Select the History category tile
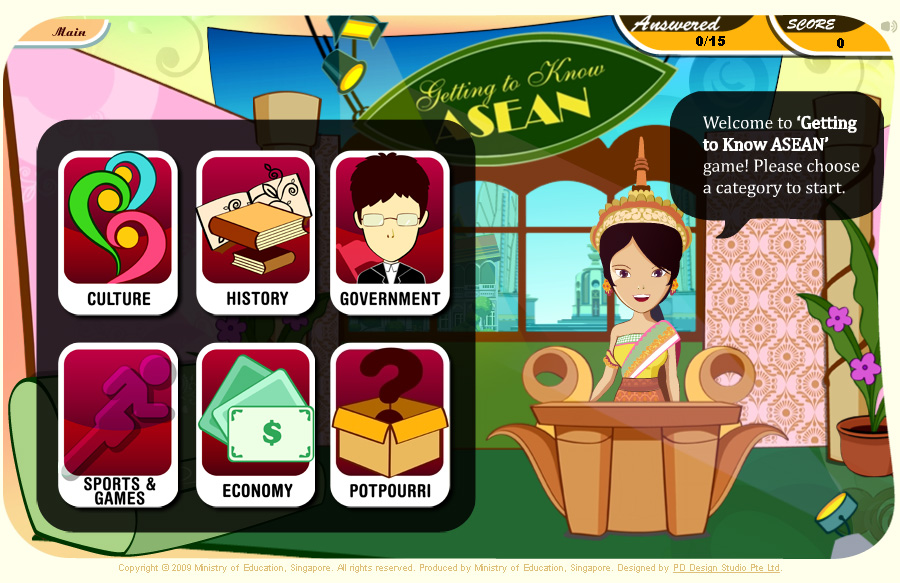The height and width of the screenshot is (583, 900). 256,232
